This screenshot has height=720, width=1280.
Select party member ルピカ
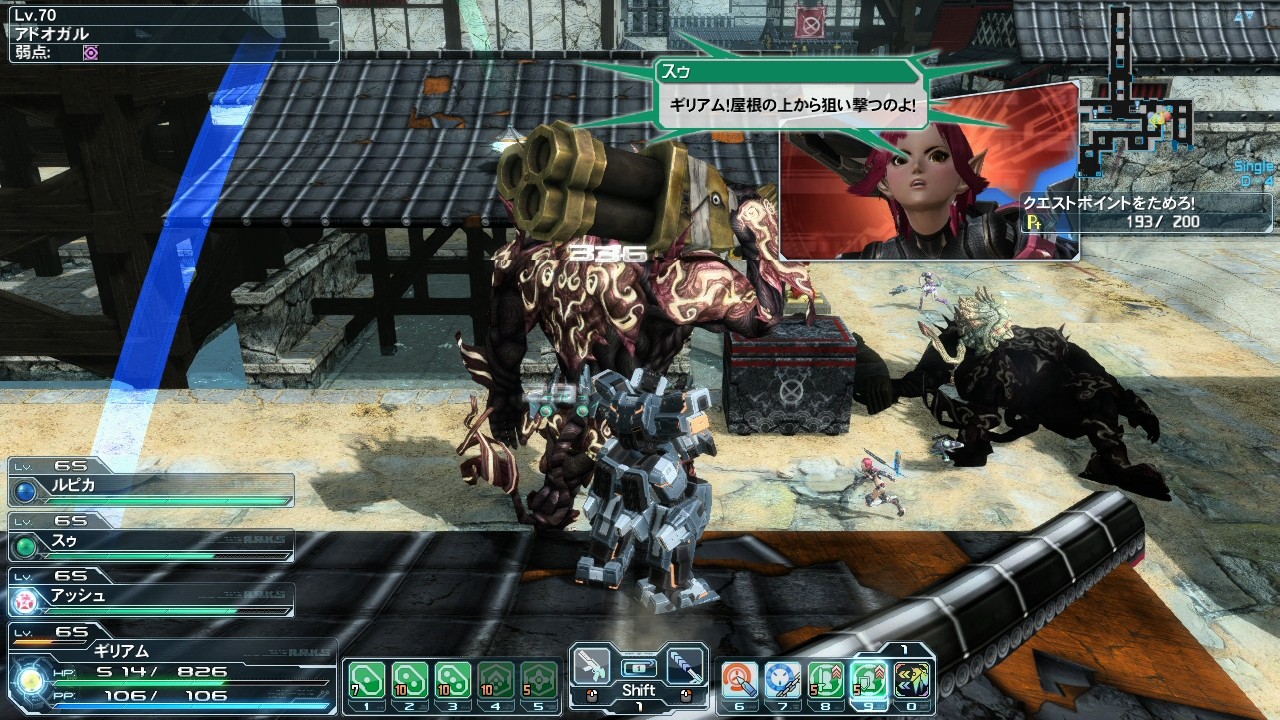click(152, 488)
